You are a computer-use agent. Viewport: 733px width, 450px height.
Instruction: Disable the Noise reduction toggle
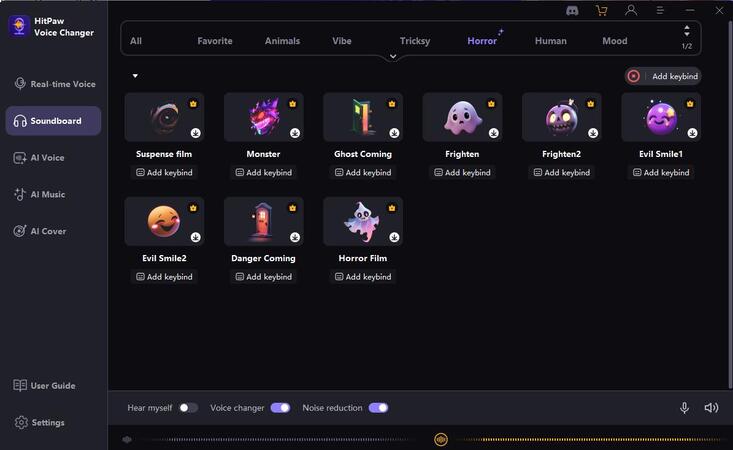click(378, 408)
